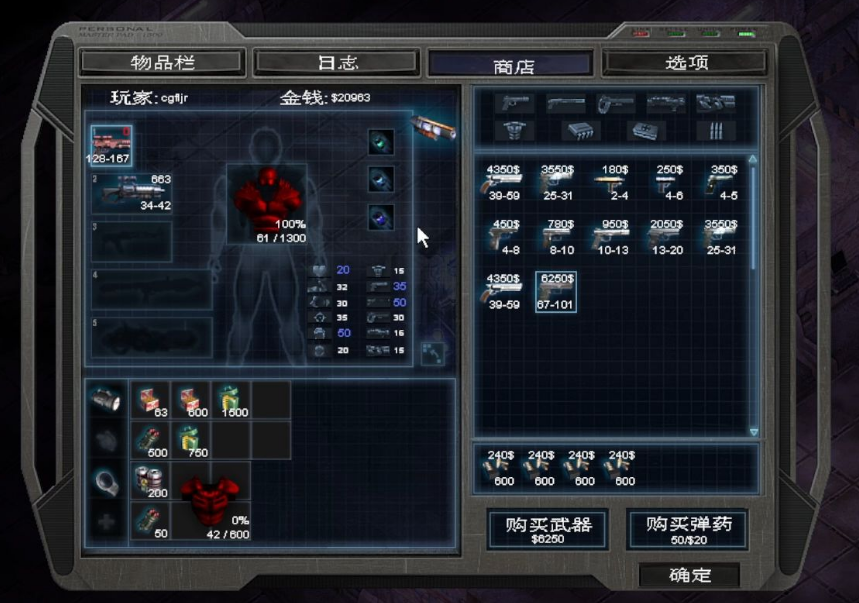Screen dimensions: 859x603
Task: Confirm with the 确定 button
Action: (689, 575)
